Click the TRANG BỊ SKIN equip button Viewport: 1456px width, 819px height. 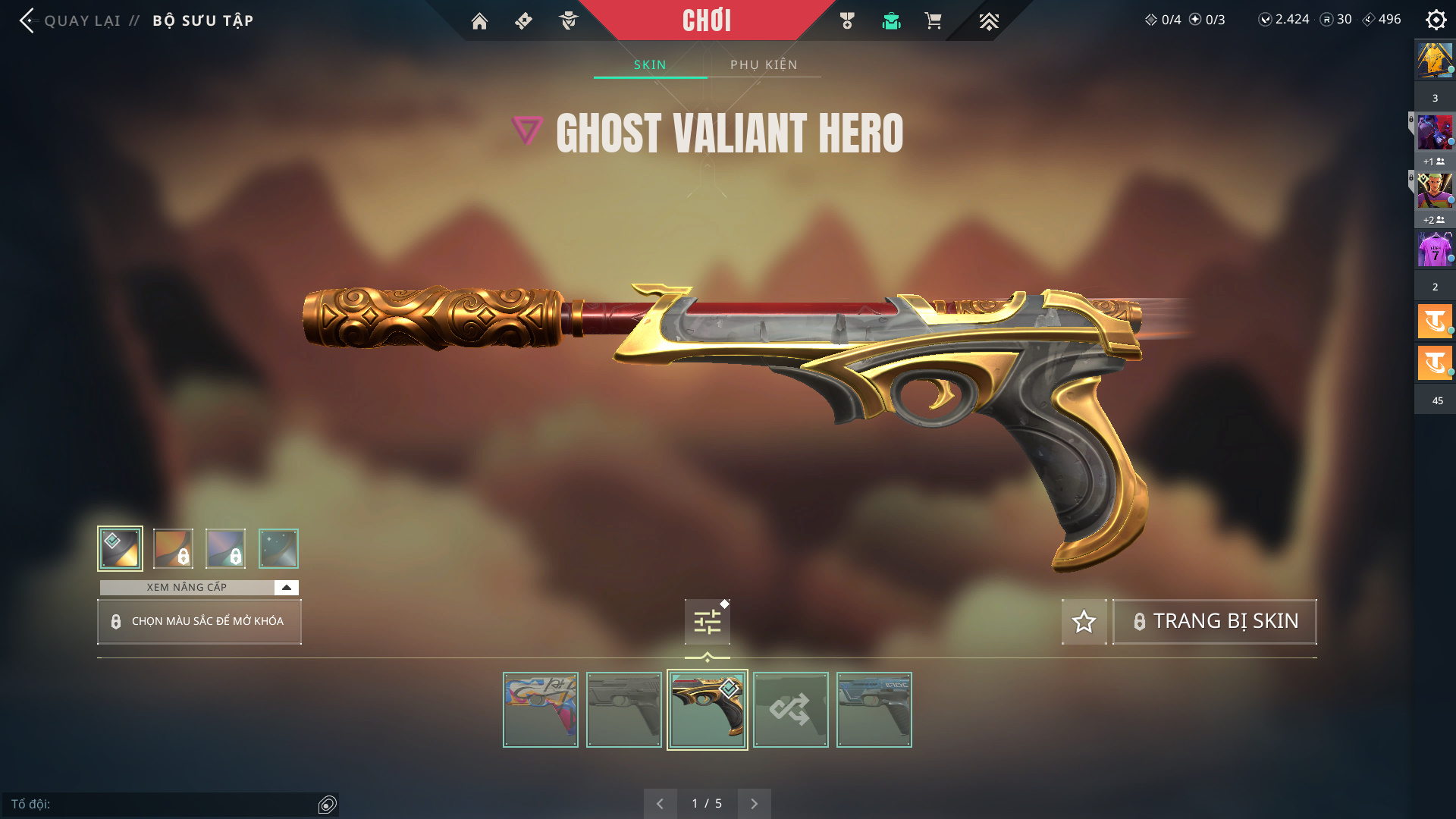click(1214, 622)
